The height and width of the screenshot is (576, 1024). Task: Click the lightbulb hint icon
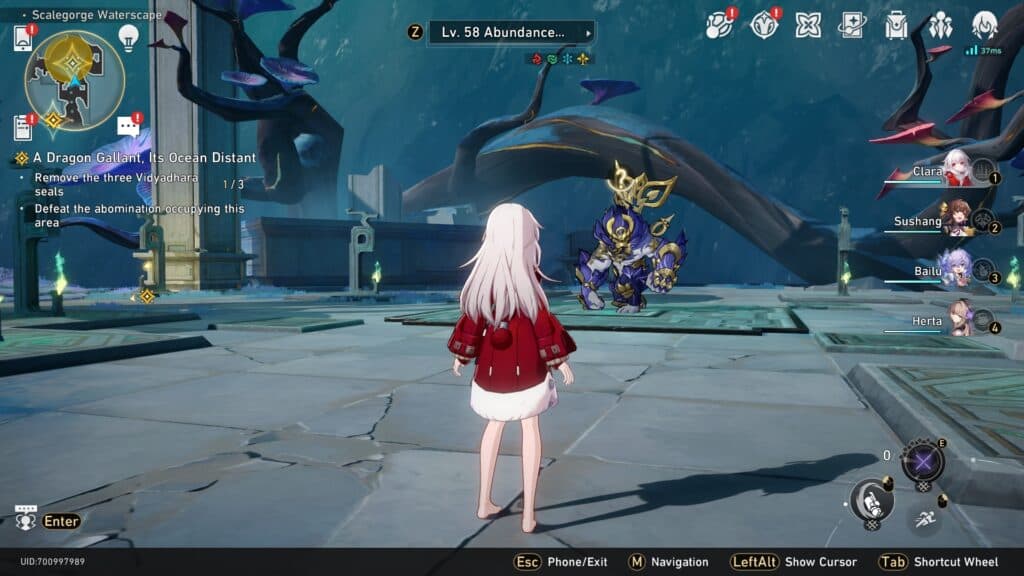(x=128, y=37)
